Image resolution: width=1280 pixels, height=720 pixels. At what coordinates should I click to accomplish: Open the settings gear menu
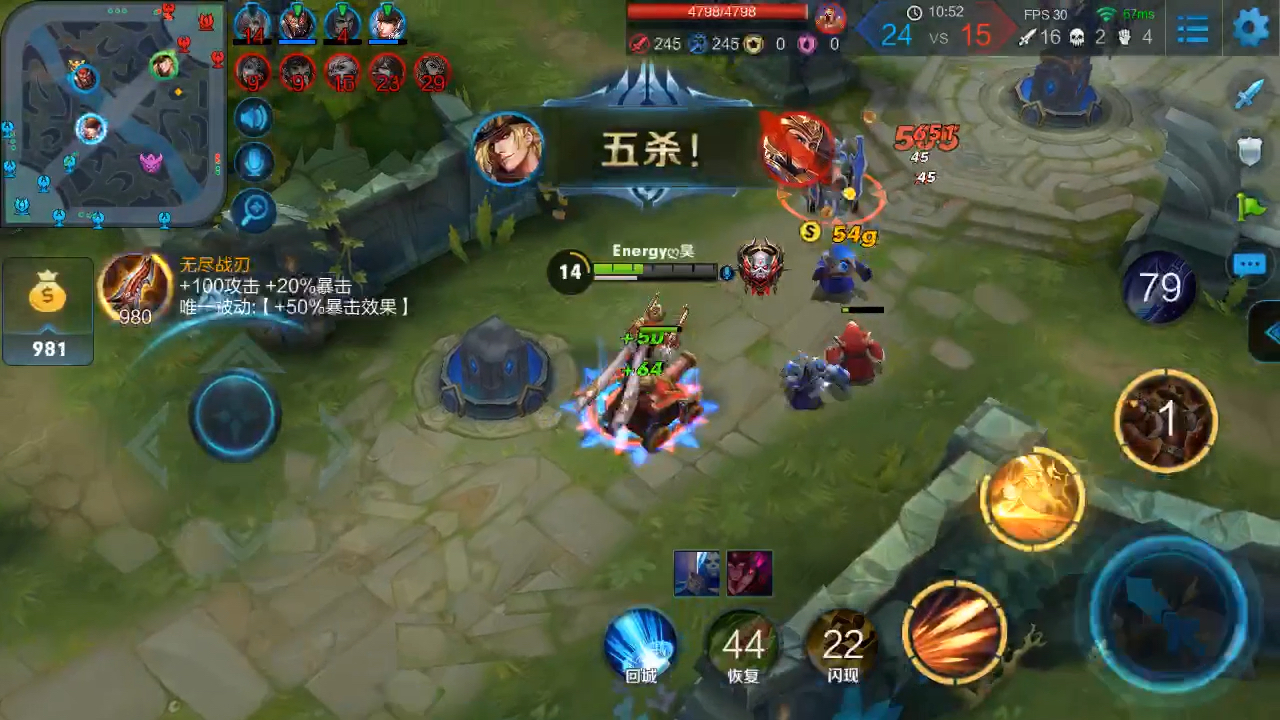[x=1250, y=28]
